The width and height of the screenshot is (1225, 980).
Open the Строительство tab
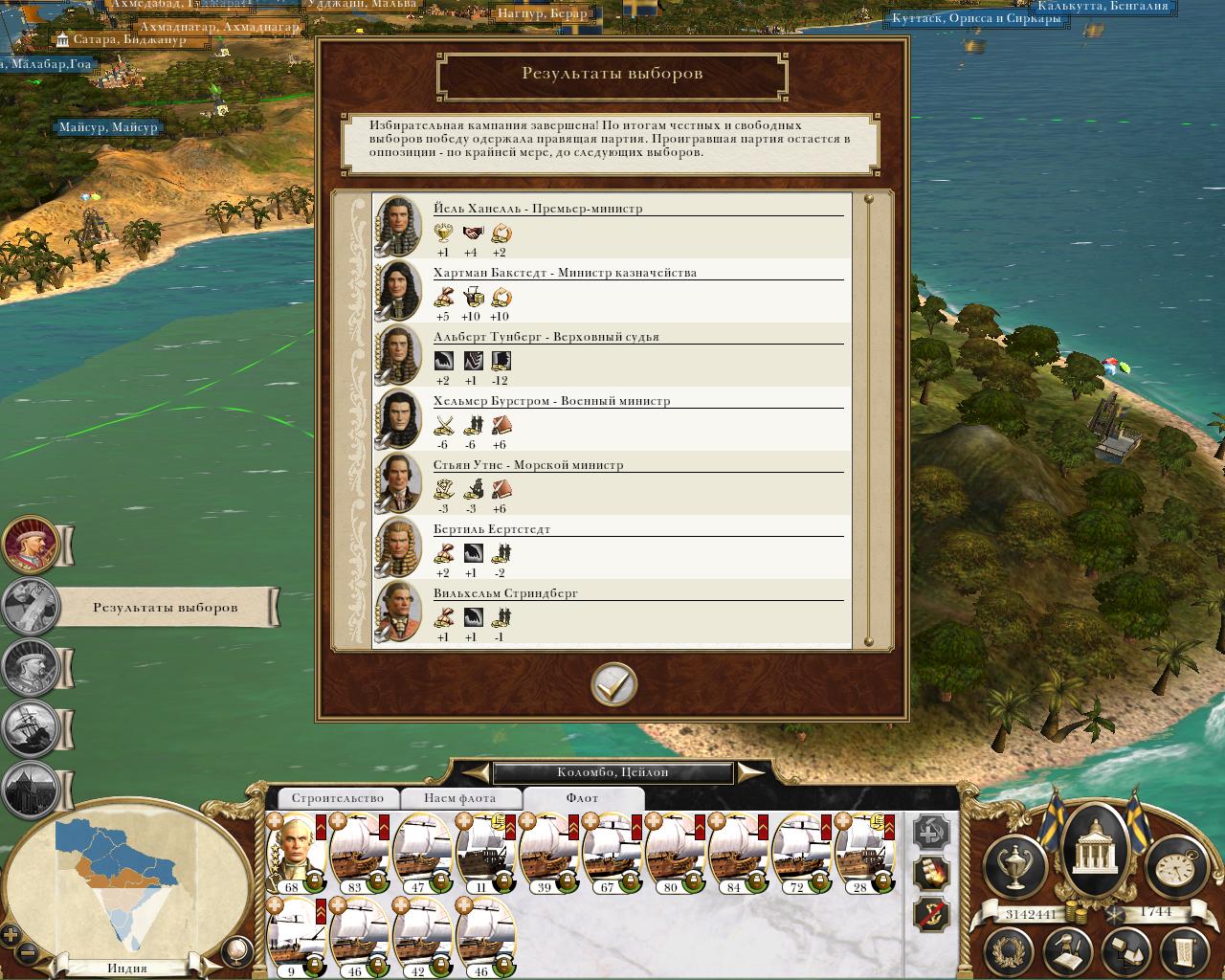tap(337, 798)
